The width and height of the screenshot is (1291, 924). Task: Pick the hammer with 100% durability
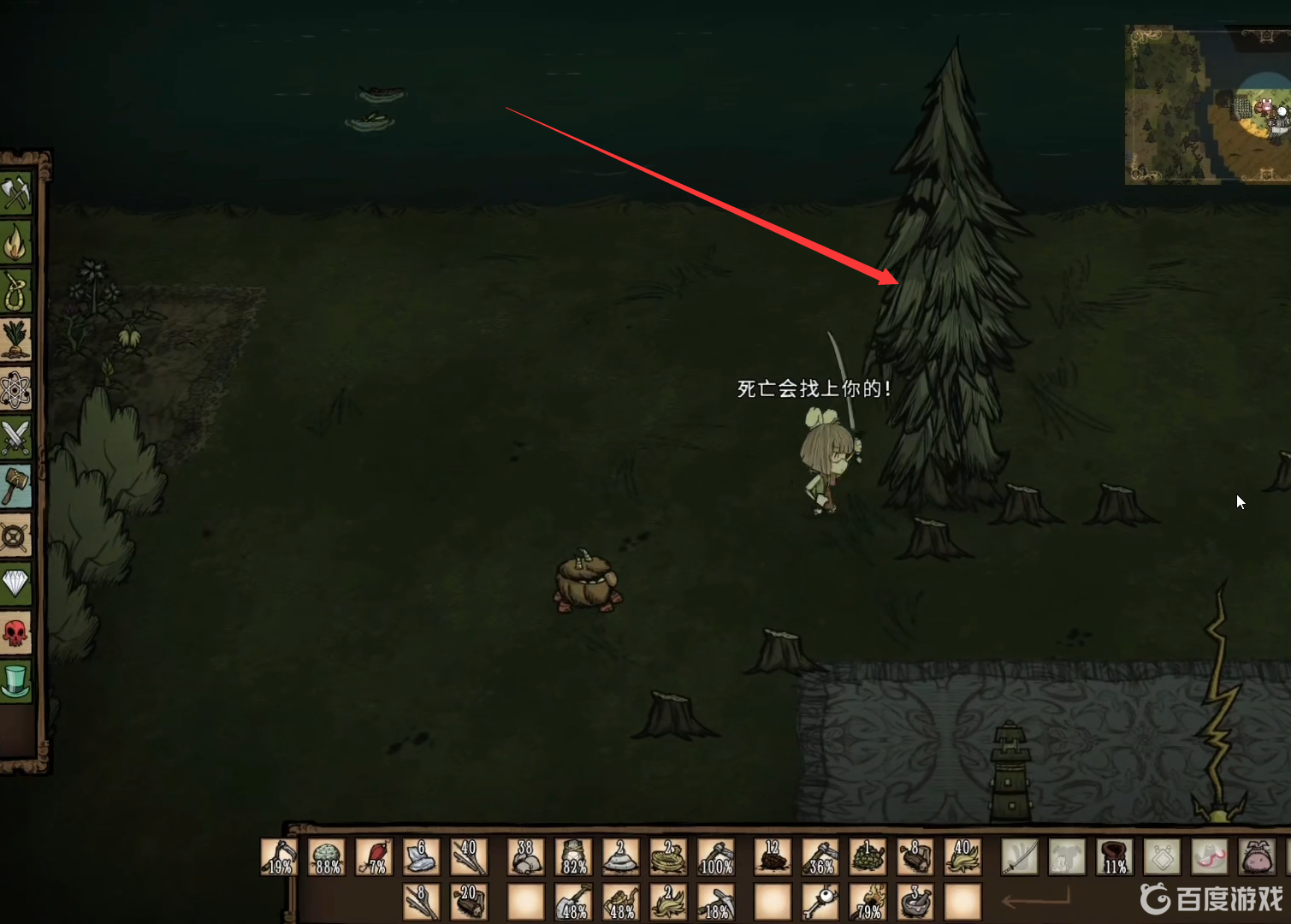click(715, 856)
